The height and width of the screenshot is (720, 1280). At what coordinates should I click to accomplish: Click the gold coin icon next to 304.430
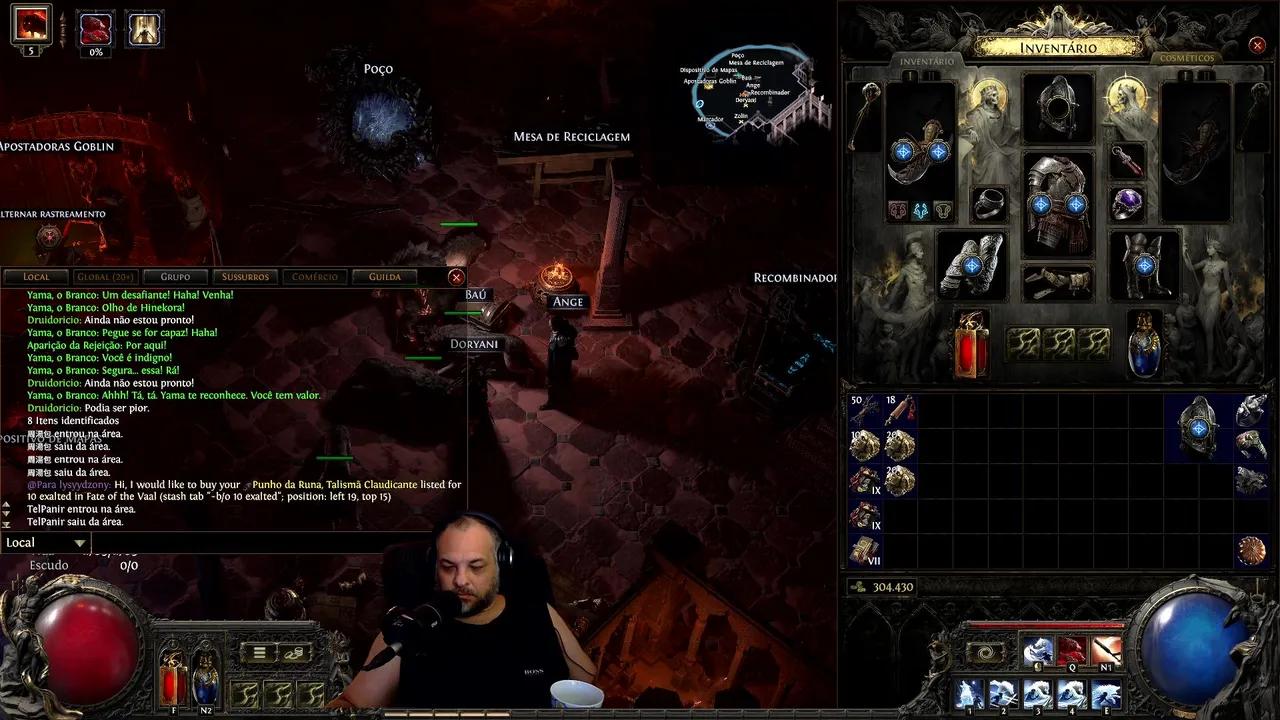[x=858, y=588]
